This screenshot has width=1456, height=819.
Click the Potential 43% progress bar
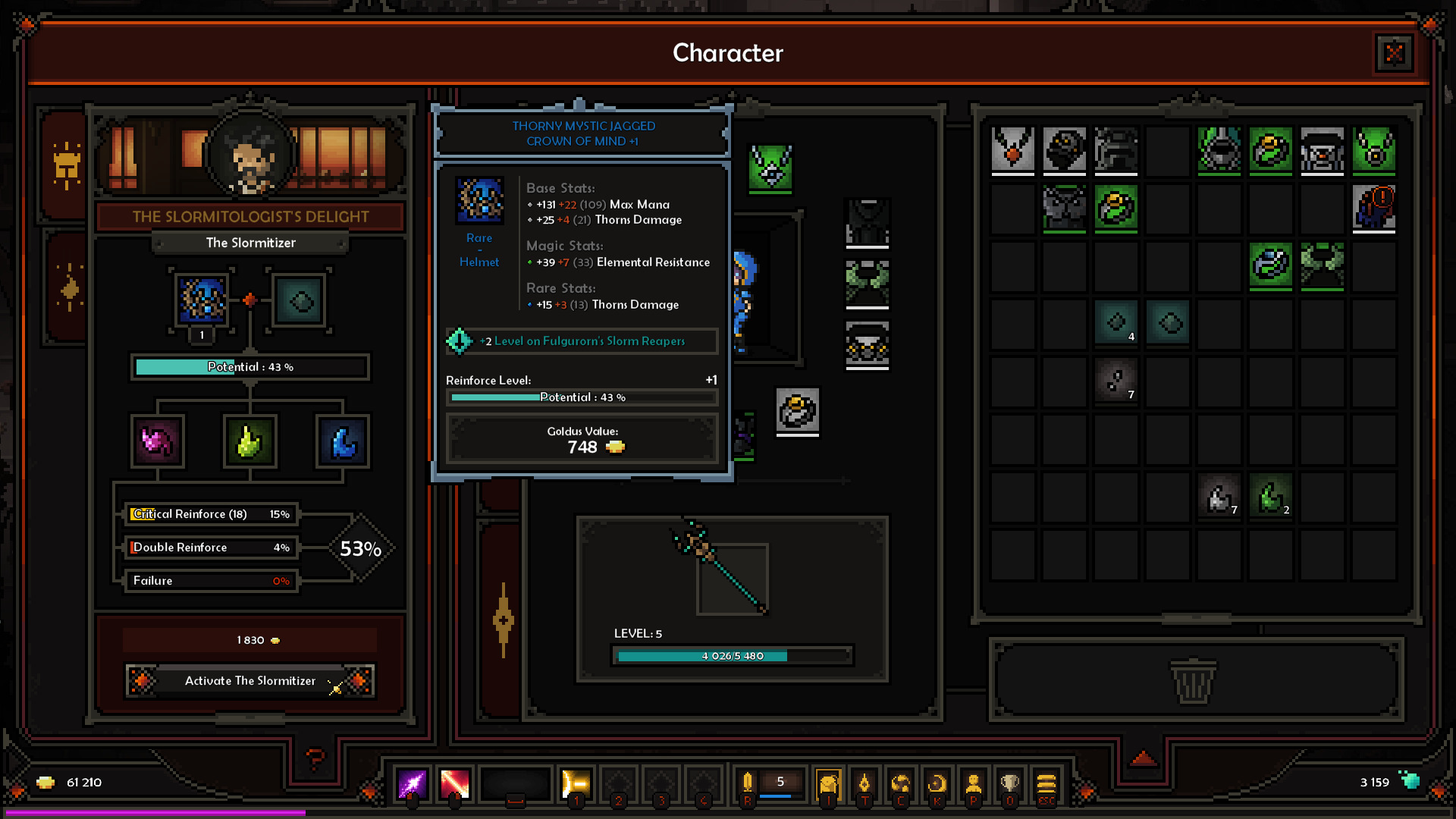pyautogui.click(x=249, y=367)
